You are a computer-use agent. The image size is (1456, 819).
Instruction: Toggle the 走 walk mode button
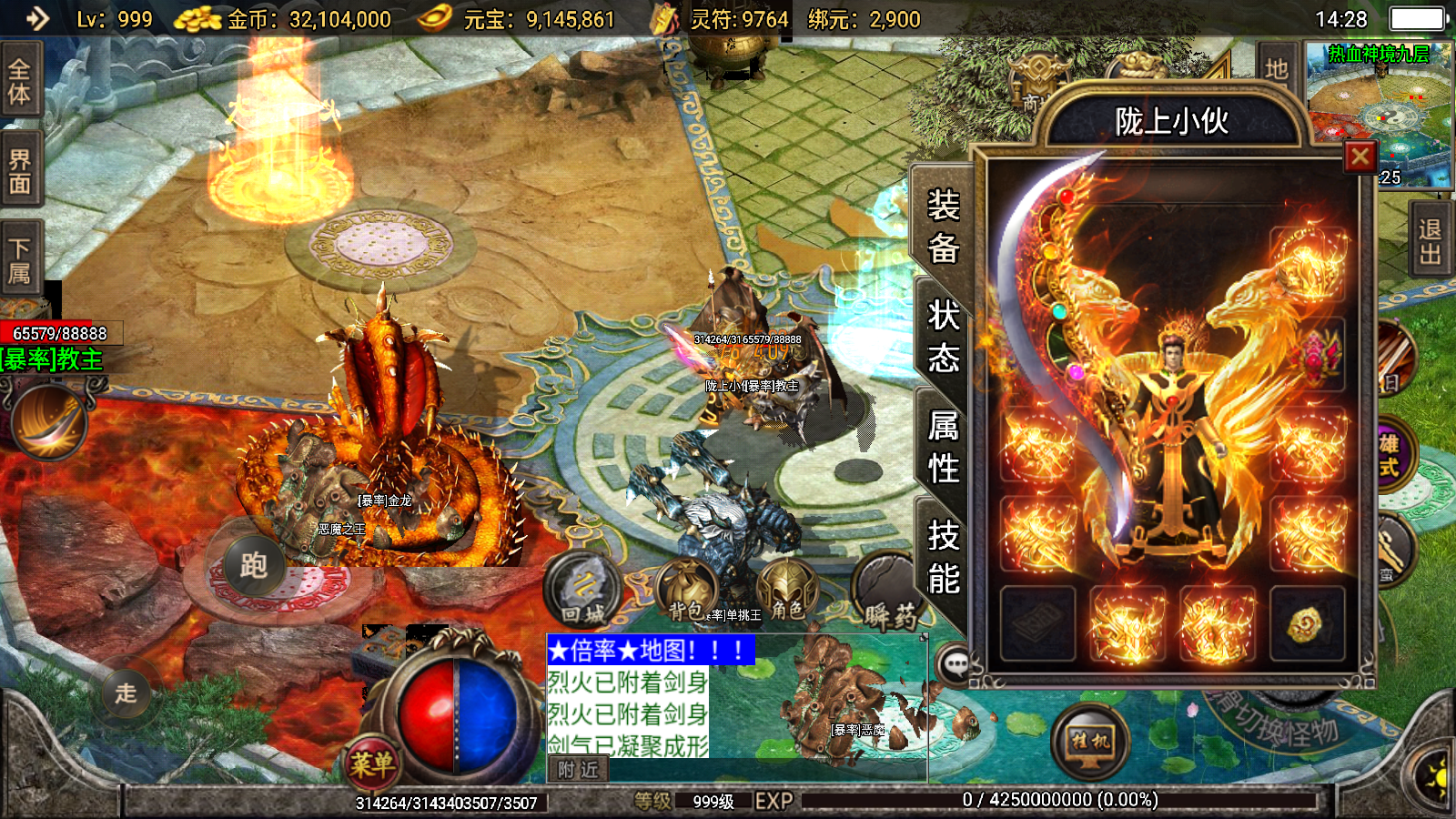(126, 693)
